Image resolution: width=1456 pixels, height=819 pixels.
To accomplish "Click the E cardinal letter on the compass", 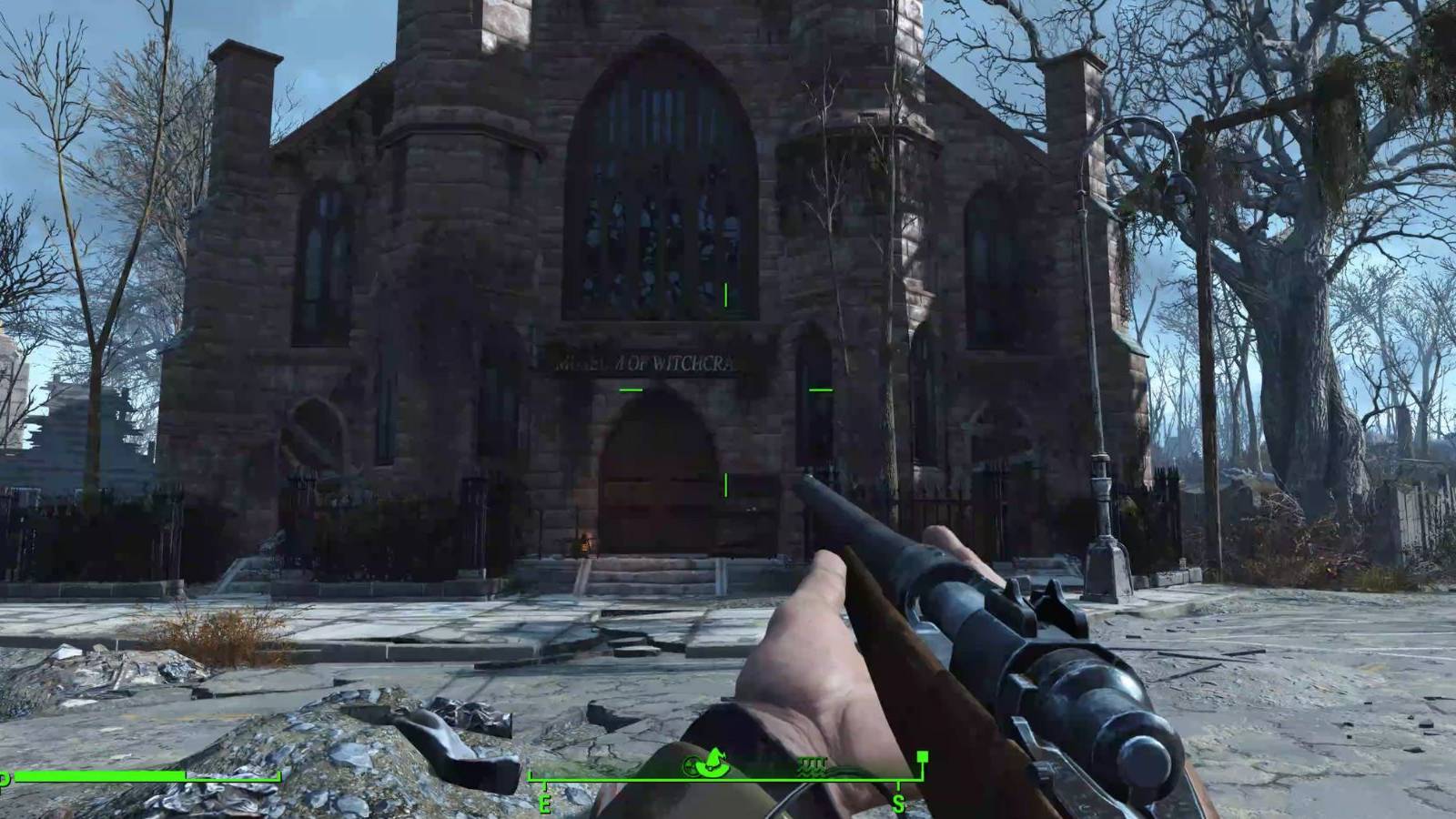I will pyautogui.click(x=546, y=803).
